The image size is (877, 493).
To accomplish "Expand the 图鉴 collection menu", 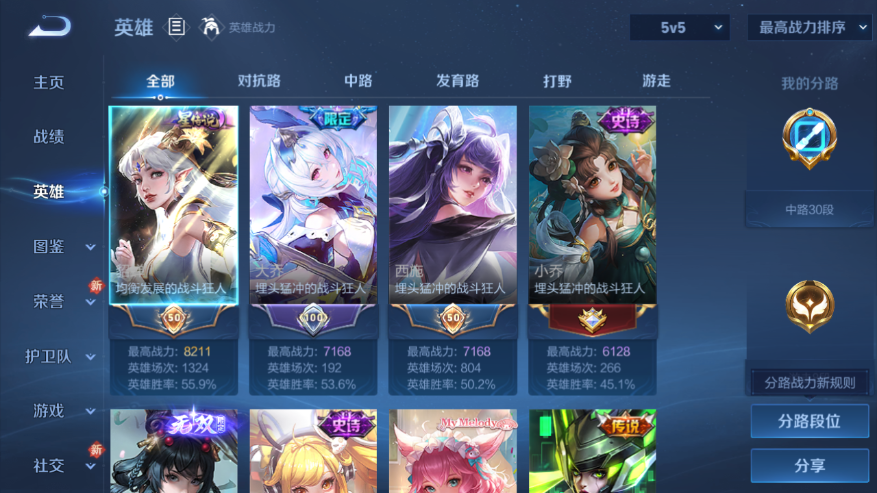I will (62, 246).
